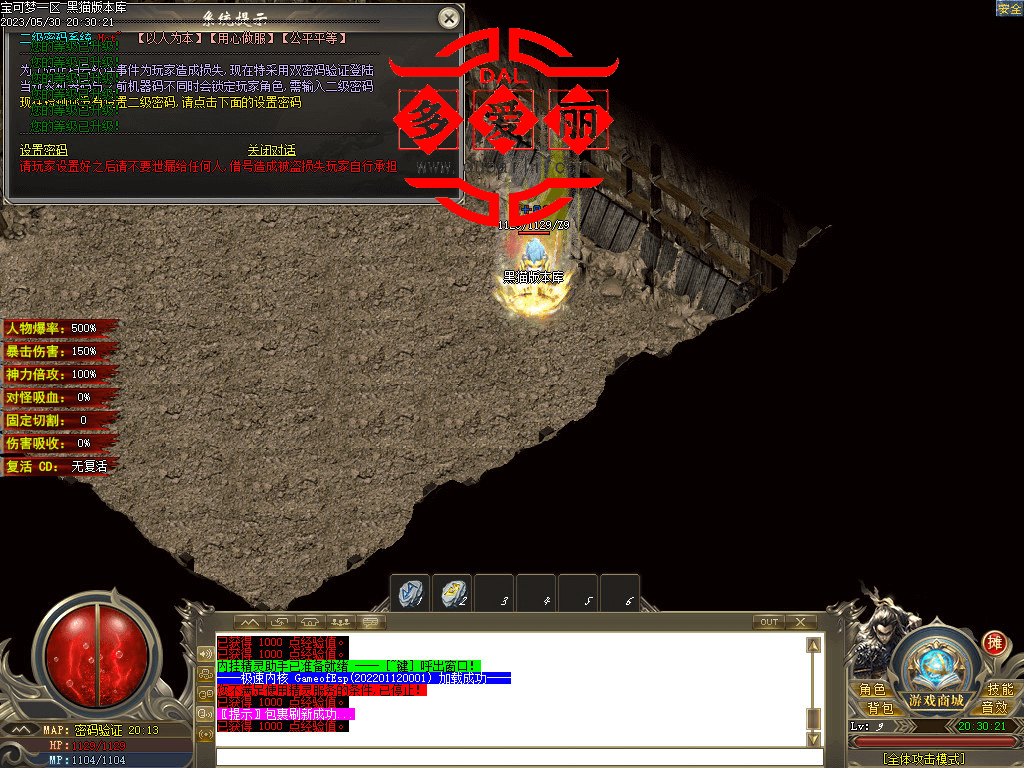
Task: Close the system prompt dialog with X
Action: pyautogui.click(x=450, y=18)
